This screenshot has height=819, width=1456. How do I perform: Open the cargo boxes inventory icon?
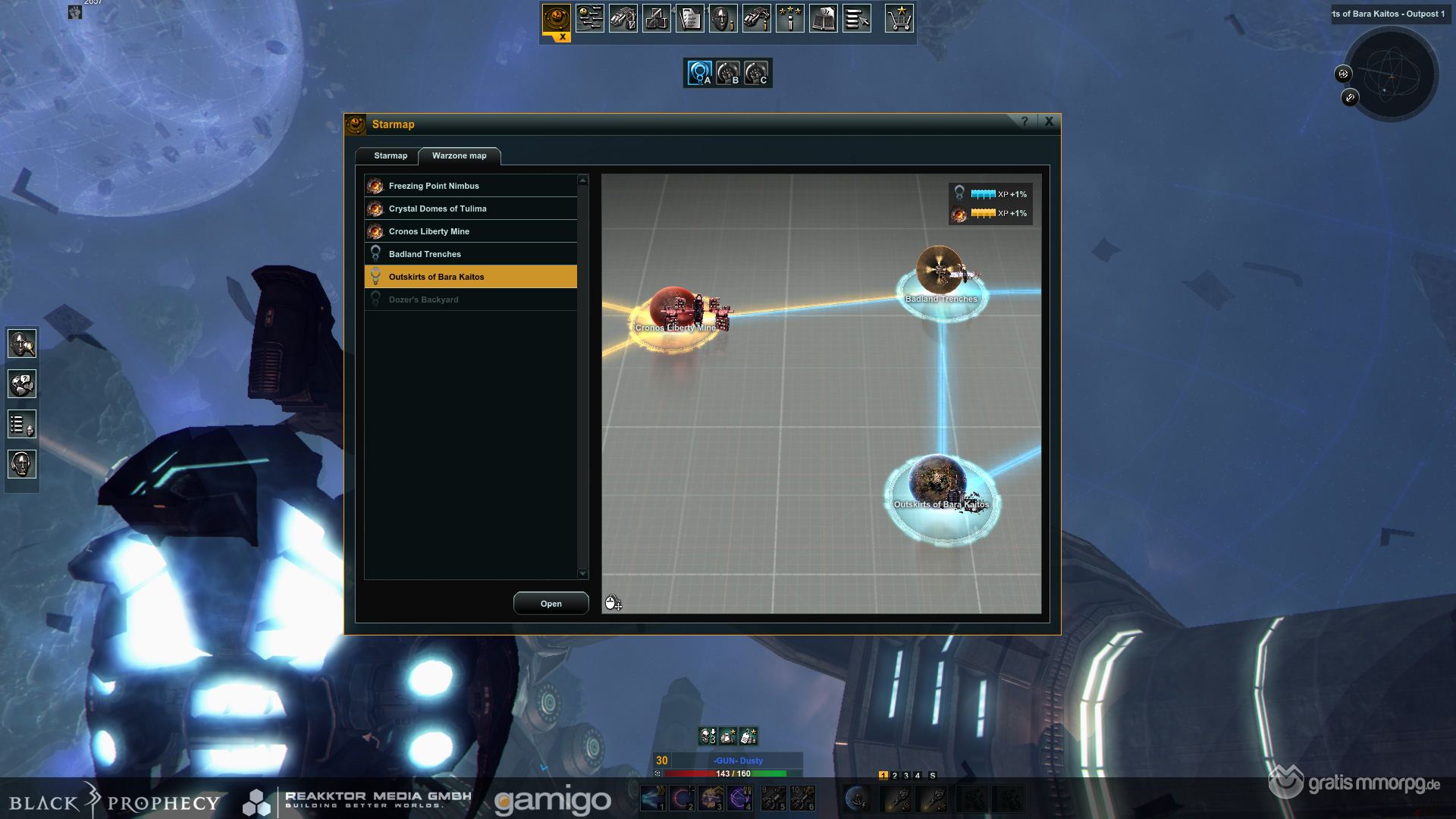coord(656,18)
